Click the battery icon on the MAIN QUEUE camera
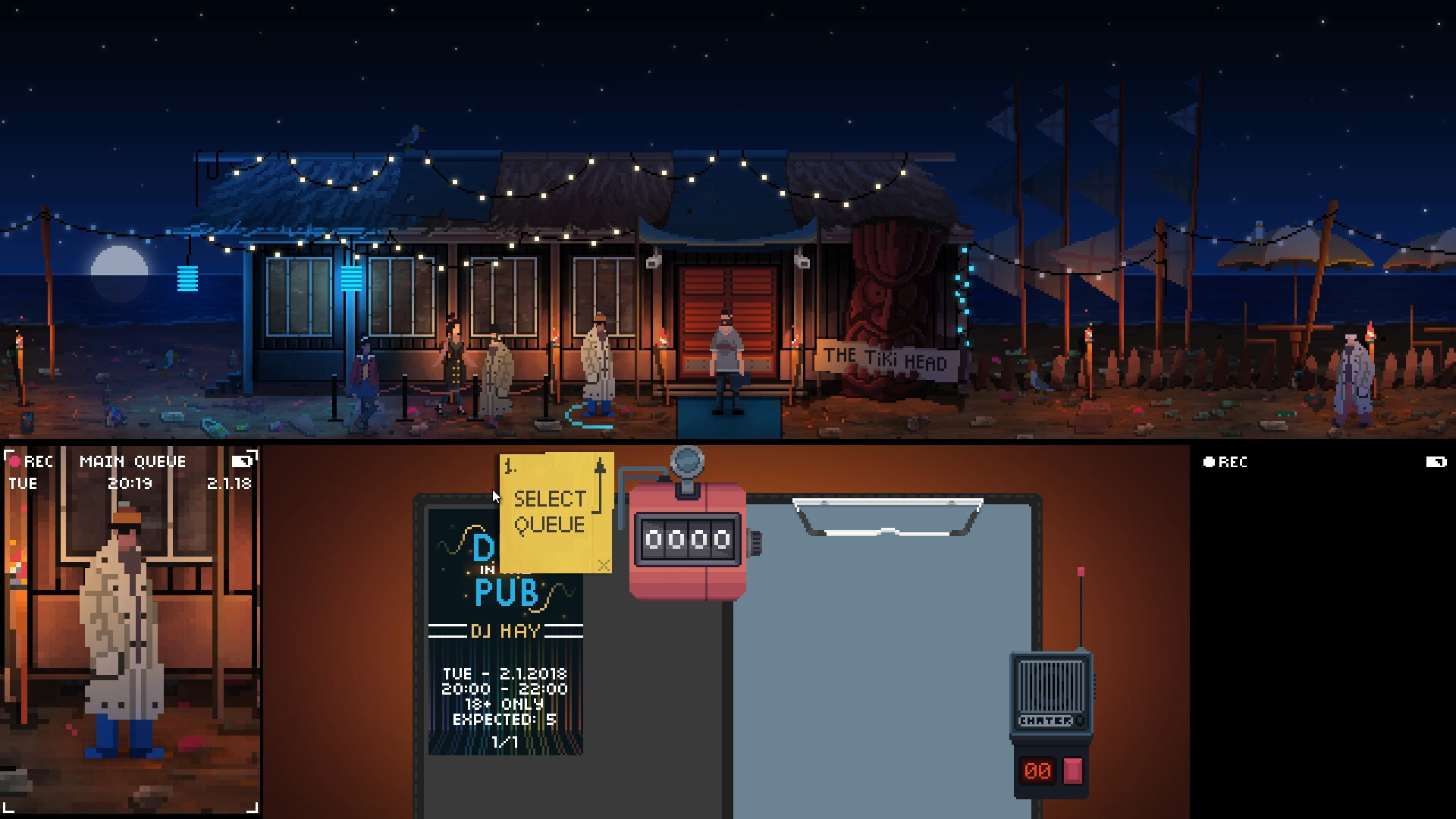 point(243,460)
